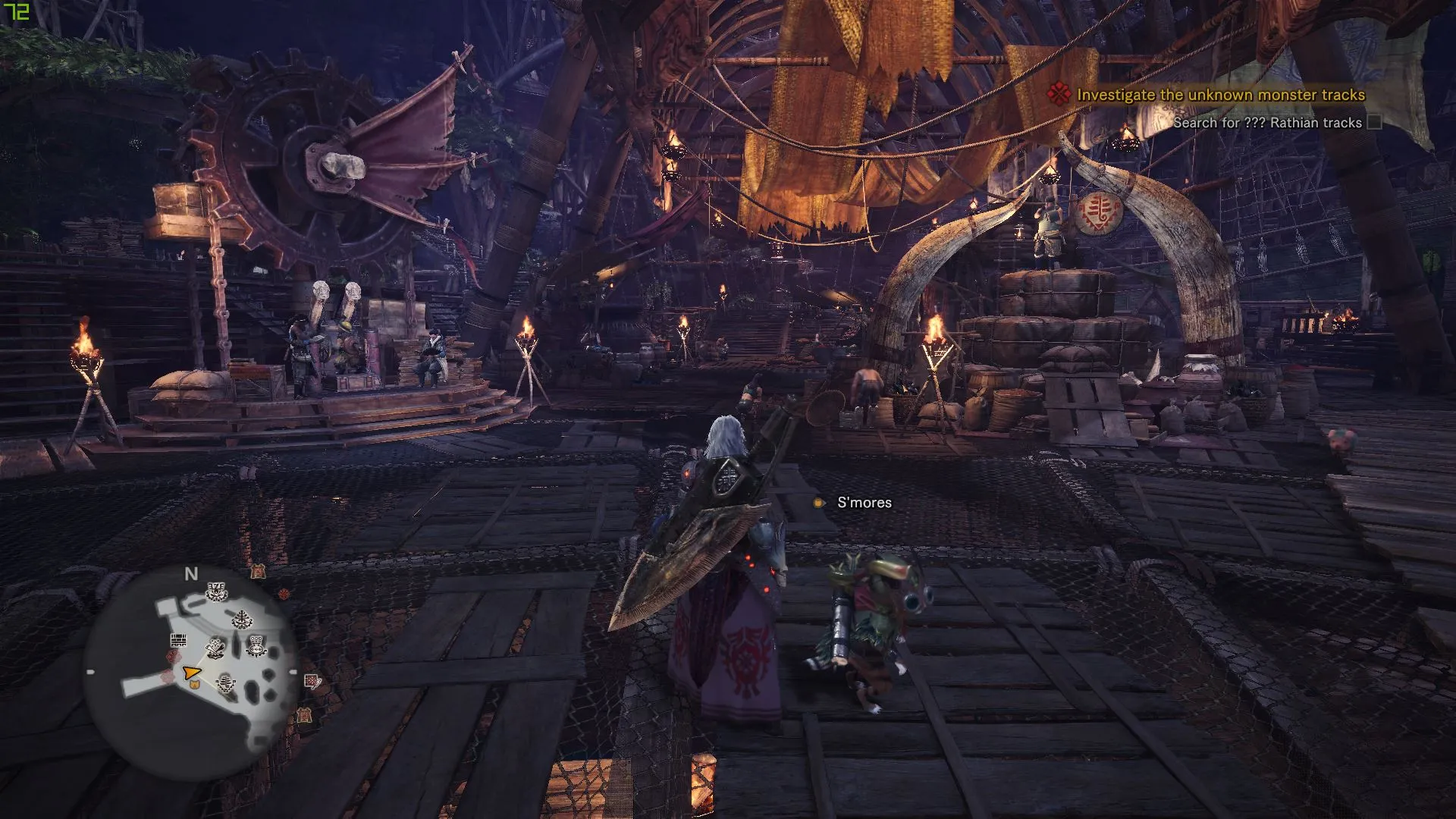The image size is (1456, 819).
Task: Tick the Search for Rathian tracks checkbox
Action: [x=1374, y=122]
